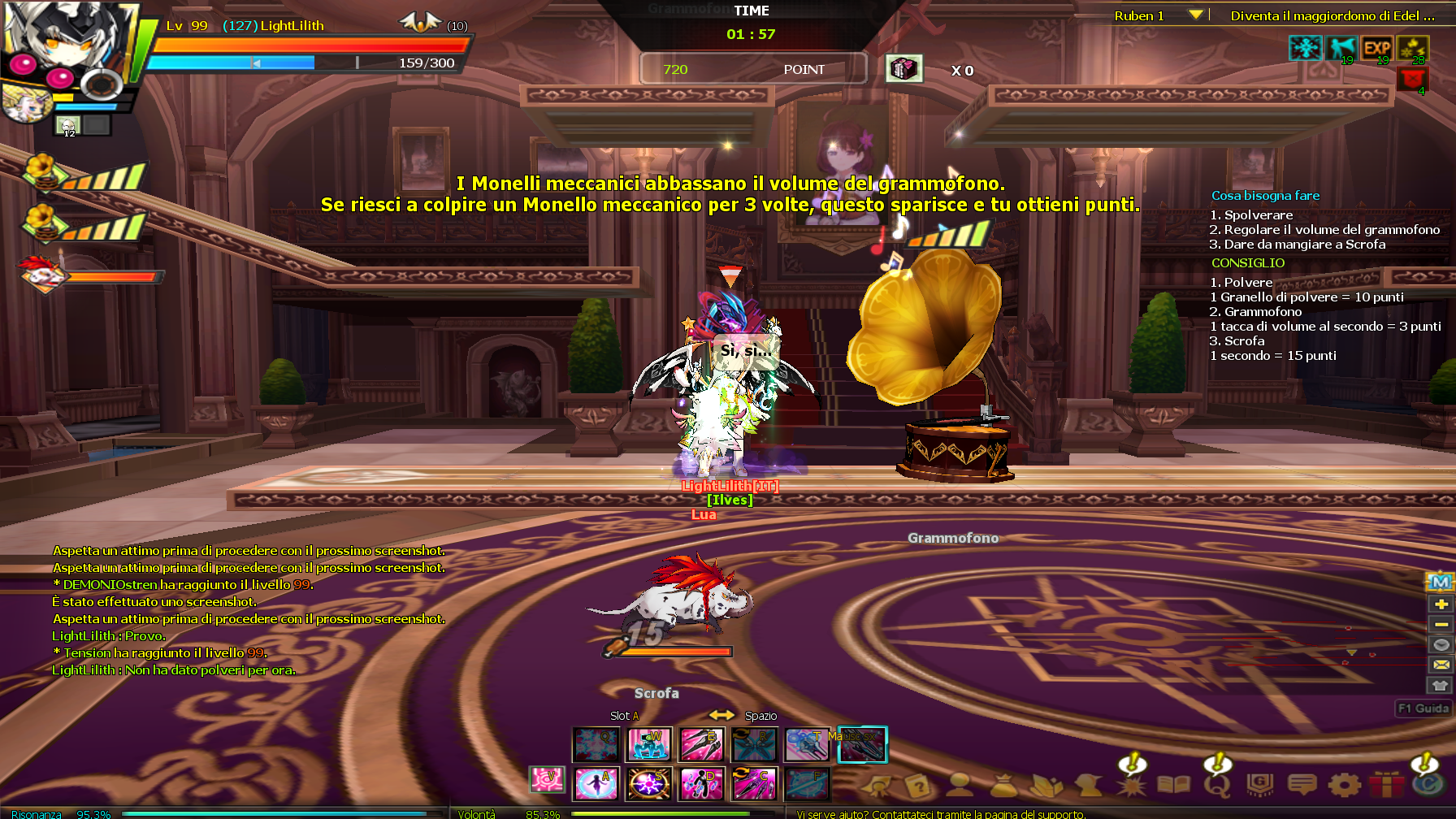Open the money bag inventory icon
The image size is (1456, 819).
(1003, 785)
